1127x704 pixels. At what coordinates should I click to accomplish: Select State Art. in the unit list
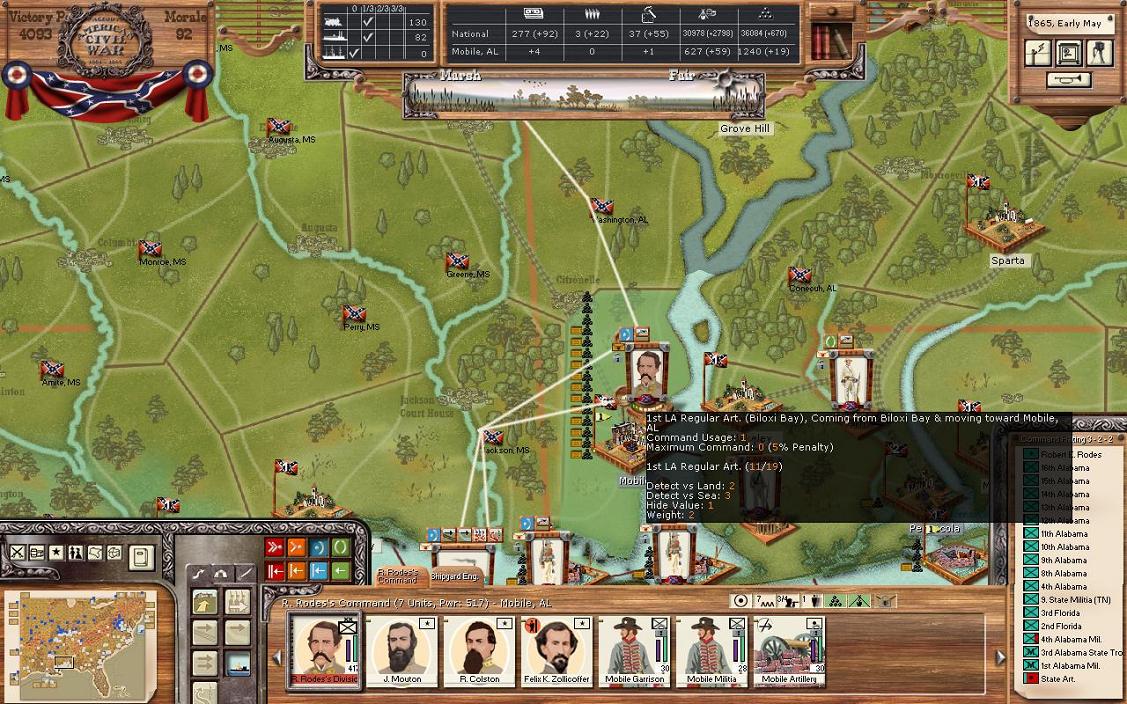[x=1057, y=679]
